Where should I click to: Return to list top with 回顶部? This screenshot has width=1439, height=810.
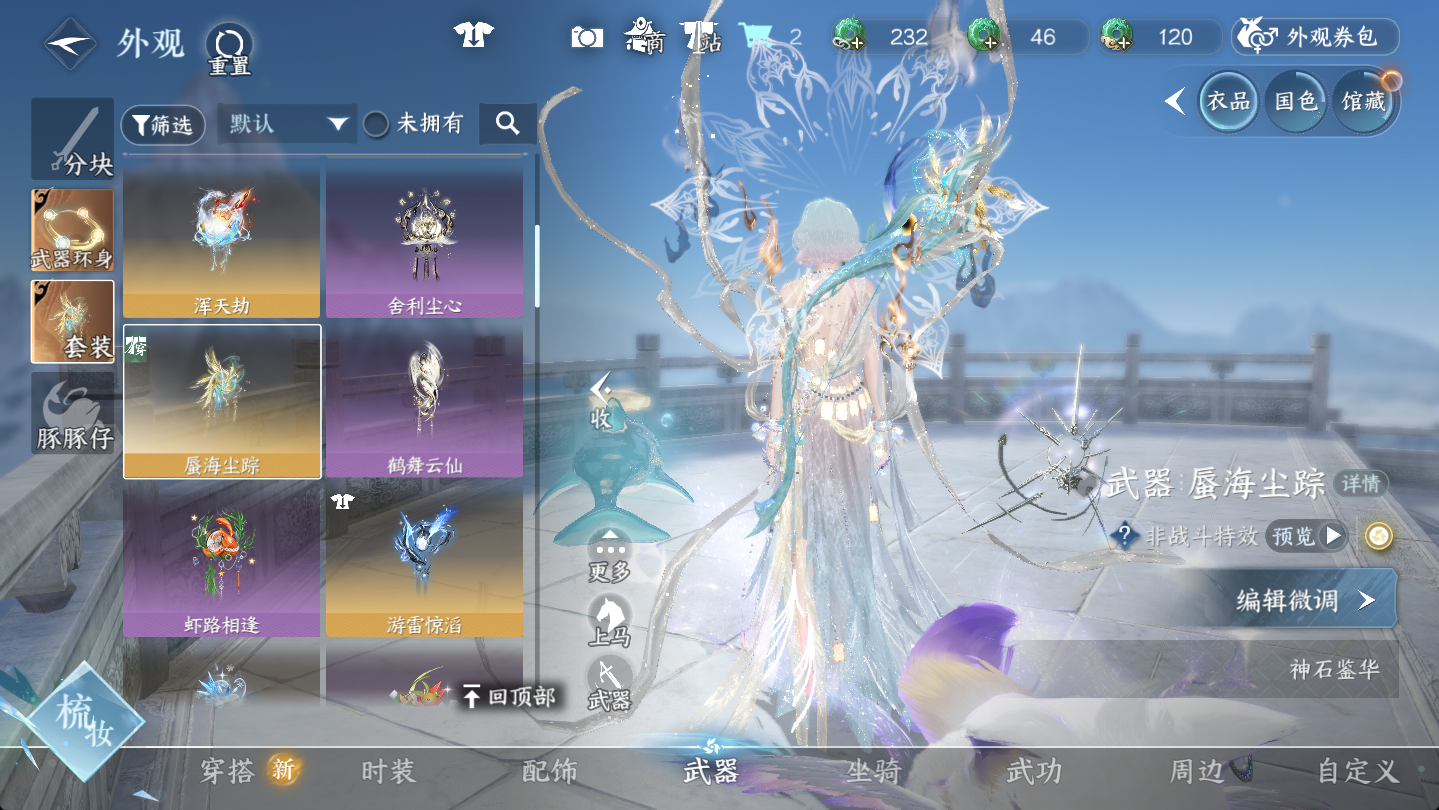(510, 697)
